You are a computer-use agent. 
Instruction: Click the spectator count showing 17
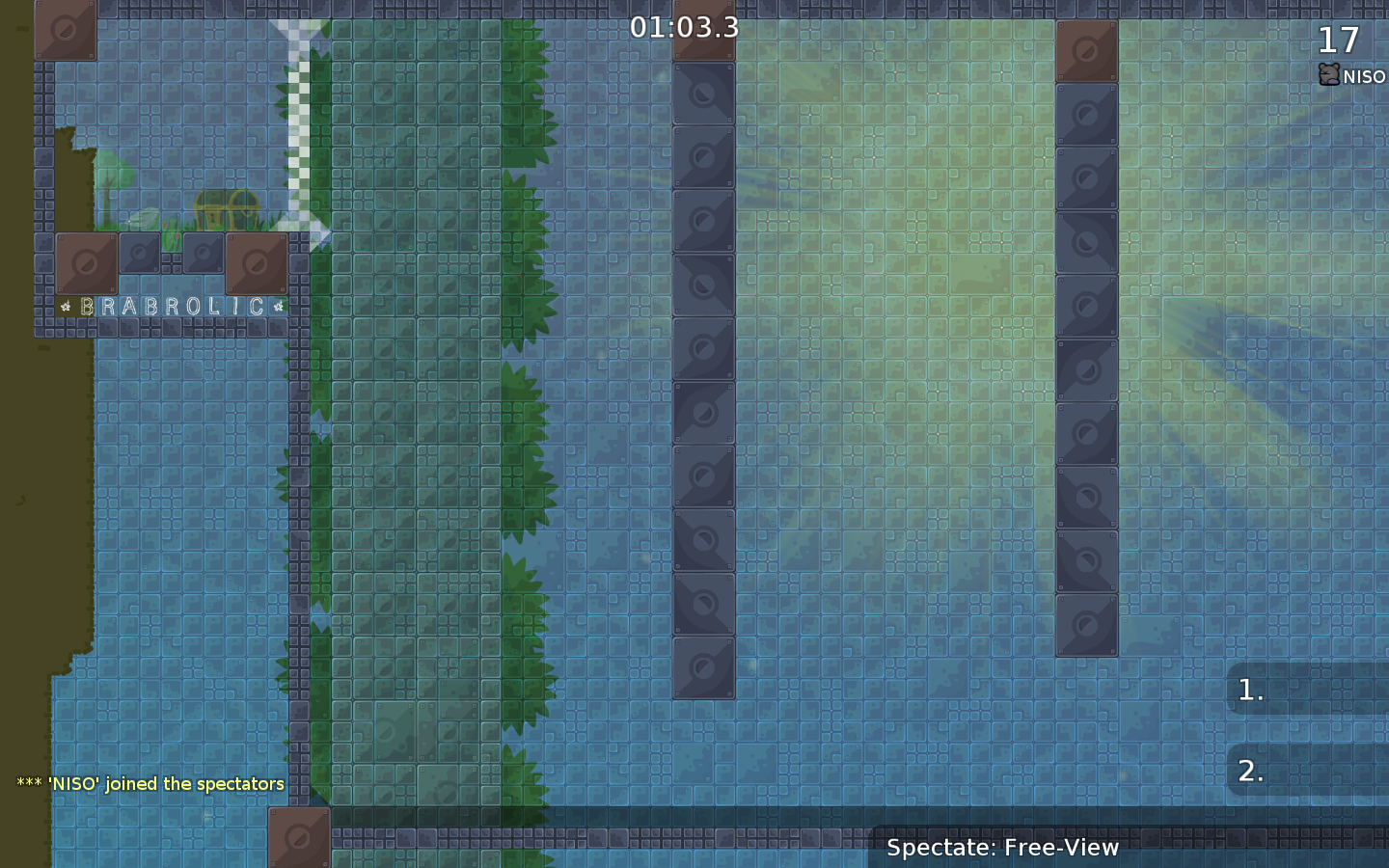coord(1334,41)
